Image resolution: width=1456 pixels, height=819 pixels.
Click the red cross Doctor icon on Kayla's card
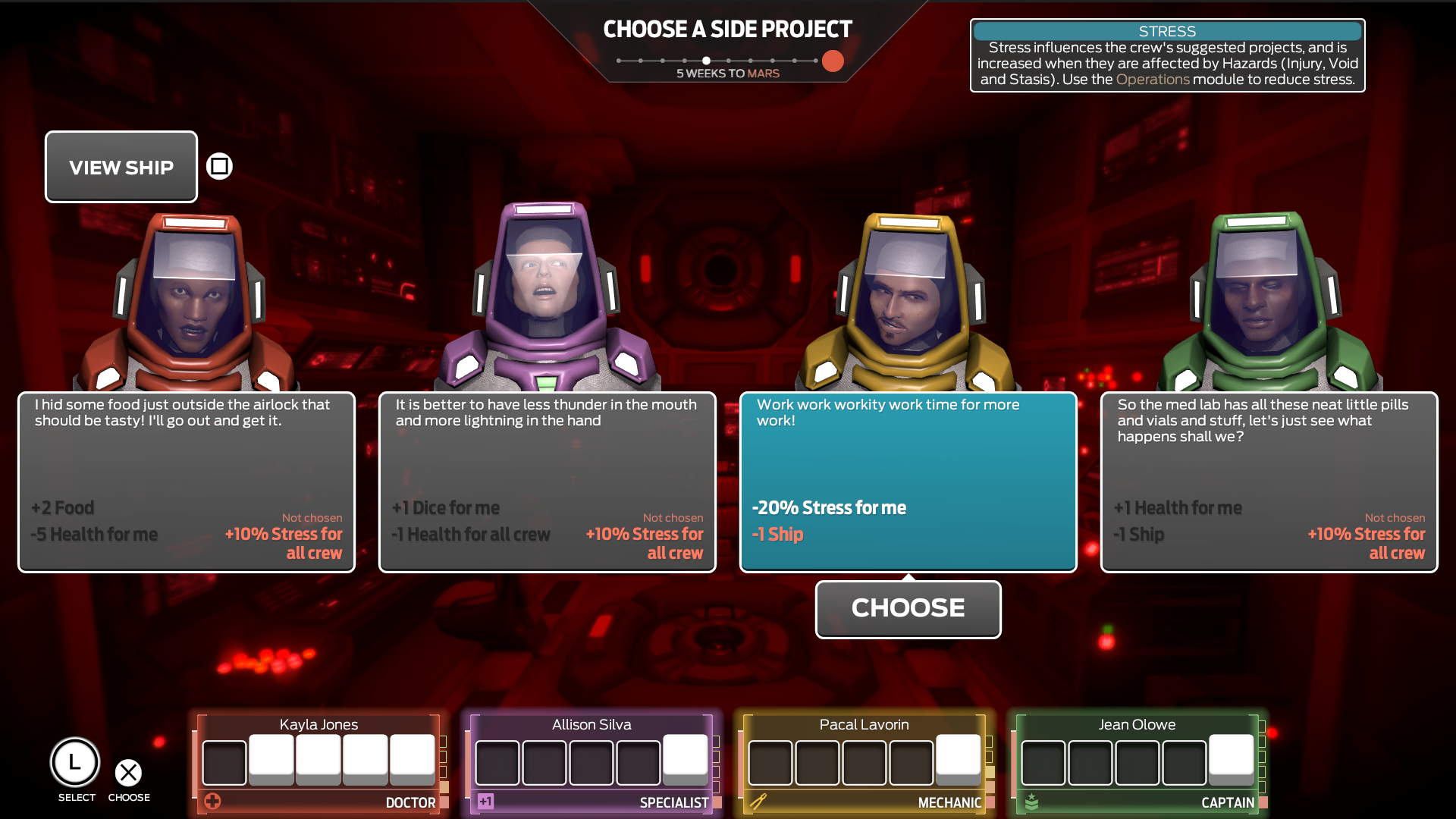coord(213,801)
